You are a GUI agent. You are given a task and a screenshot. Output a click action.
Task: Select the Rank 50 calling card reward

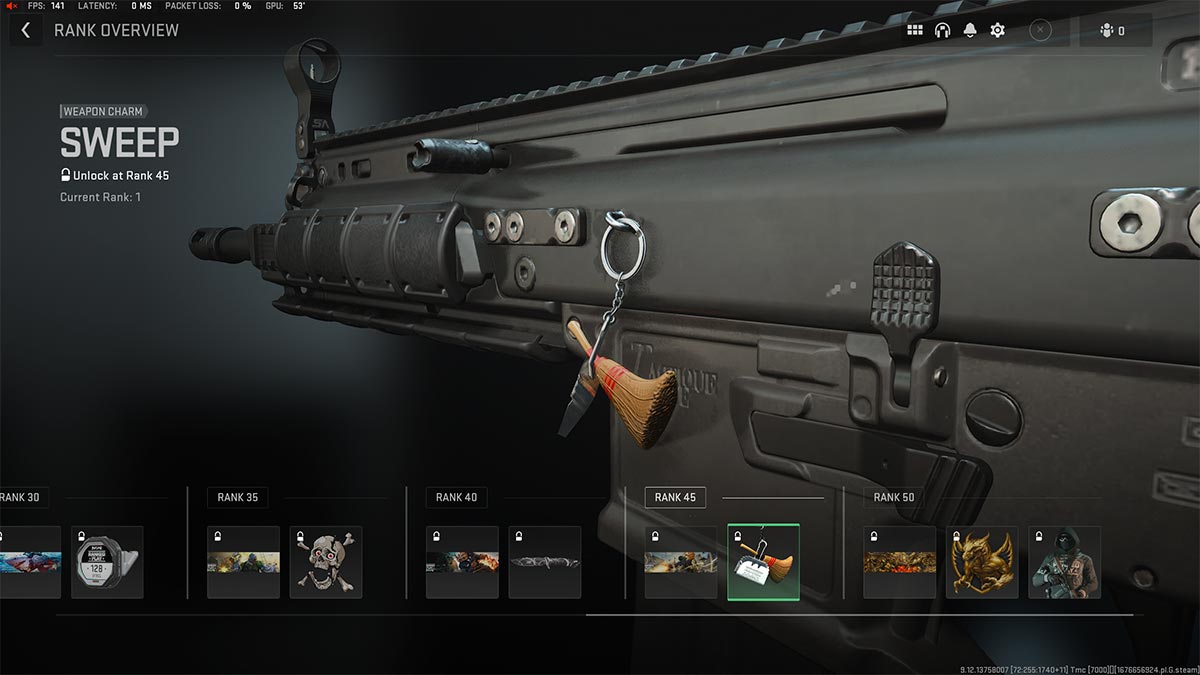900,563
